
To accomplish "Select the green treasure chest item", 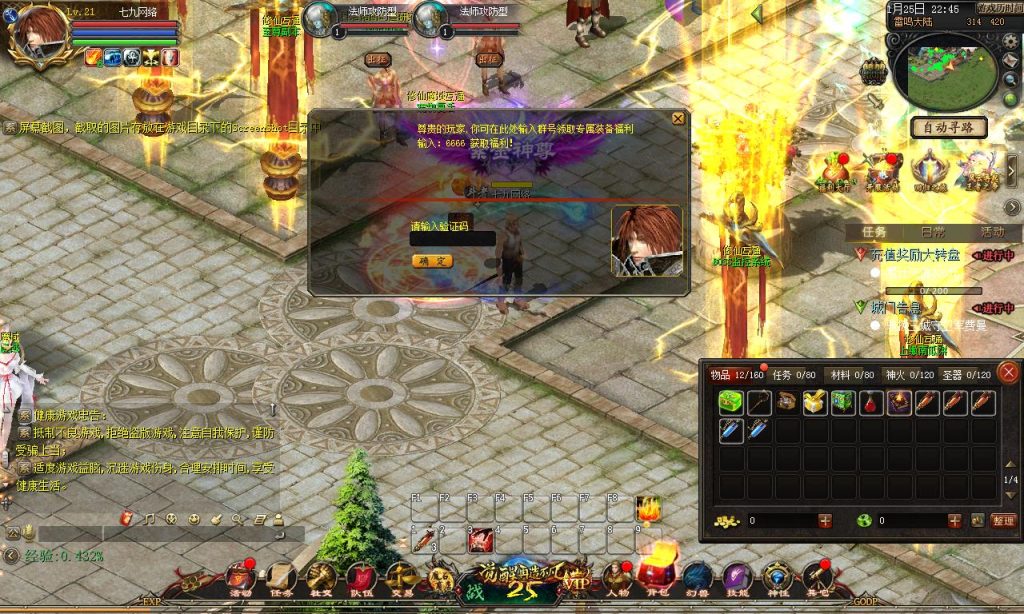I will pos(730,403).
